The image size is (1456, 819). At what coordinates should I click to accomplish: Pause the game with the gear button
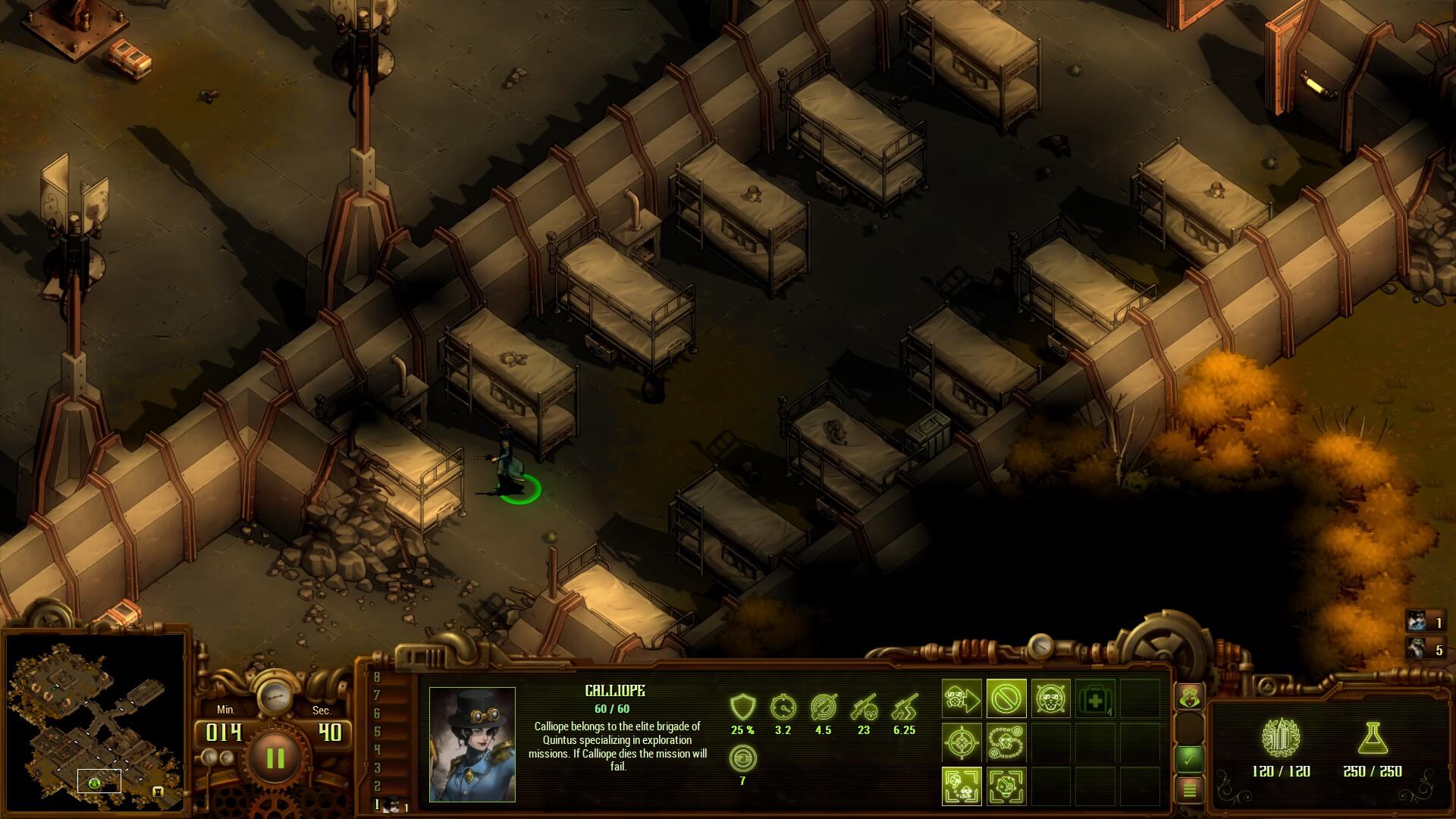(275, 758)
